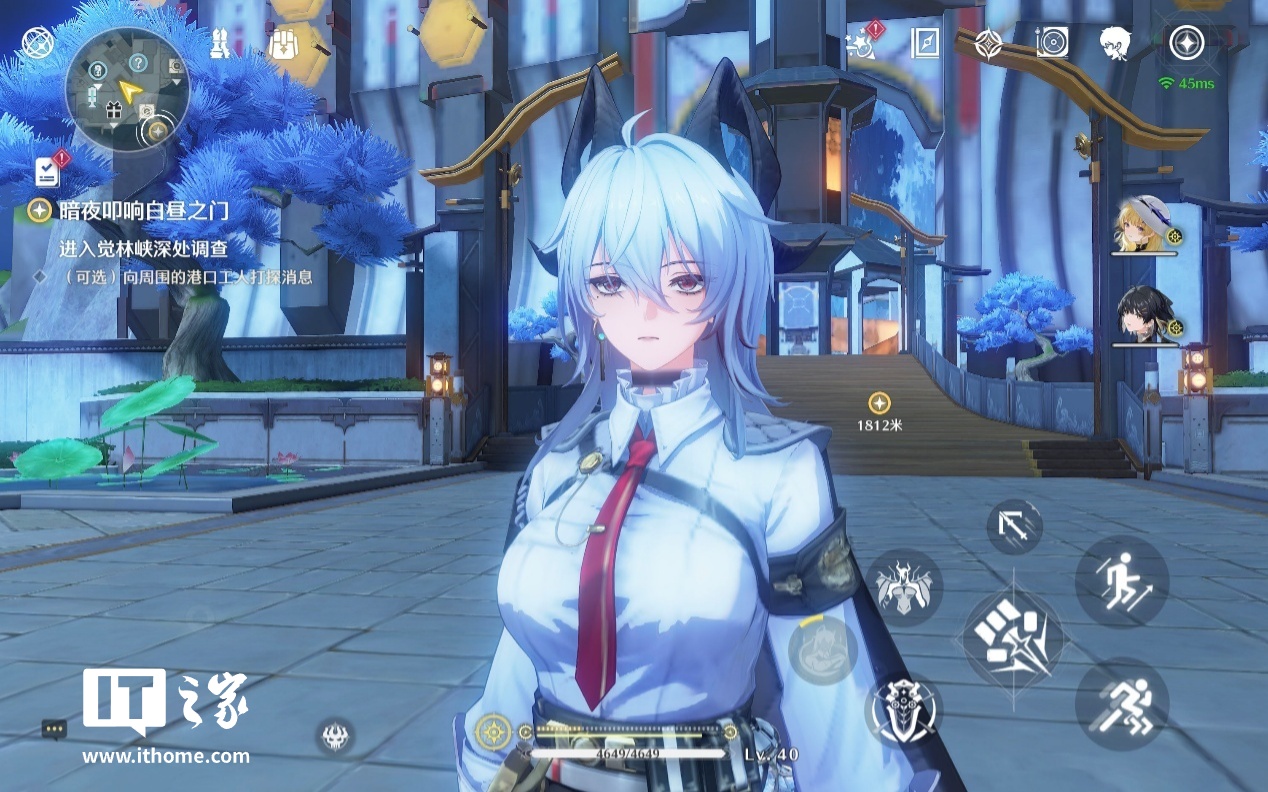This screenshot has height=792, width=1268.
Task: Switch to the blonde party member with hat
Action: [x=1145, y=225]
